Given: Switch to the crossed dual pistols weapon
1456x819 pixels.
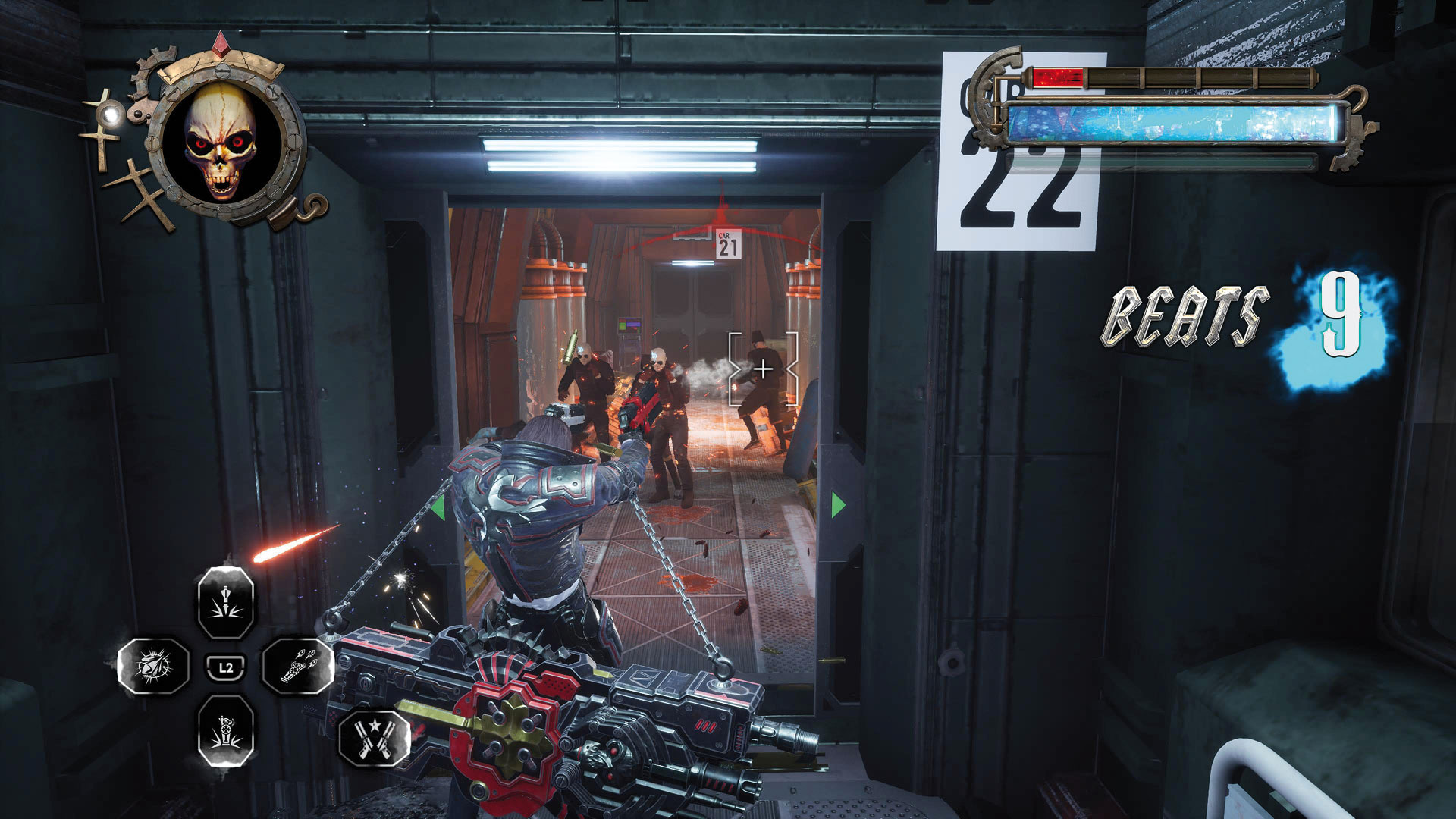Looking at the screenshot, I should 374,737.
